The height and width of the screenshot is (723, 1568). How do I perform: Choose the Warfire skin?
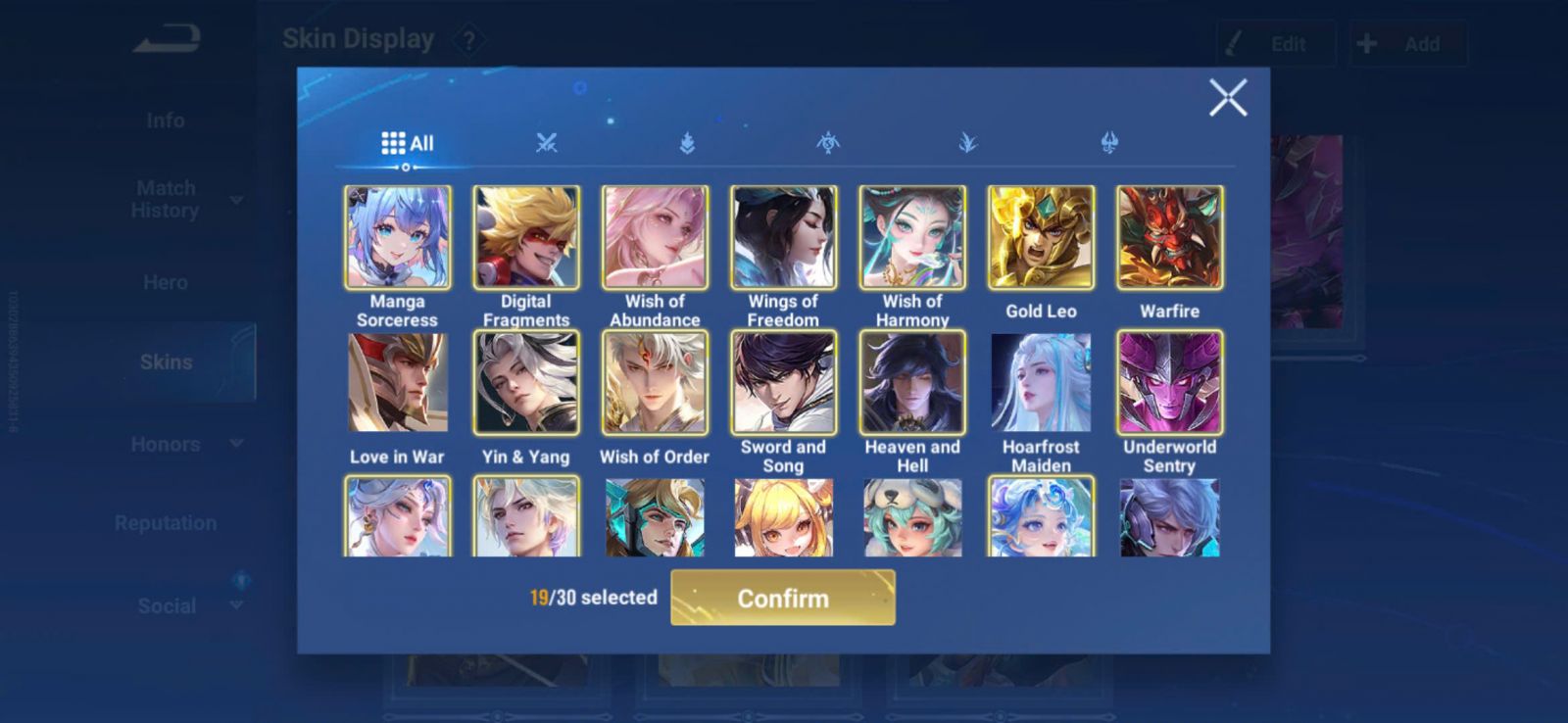point(1169,238)
